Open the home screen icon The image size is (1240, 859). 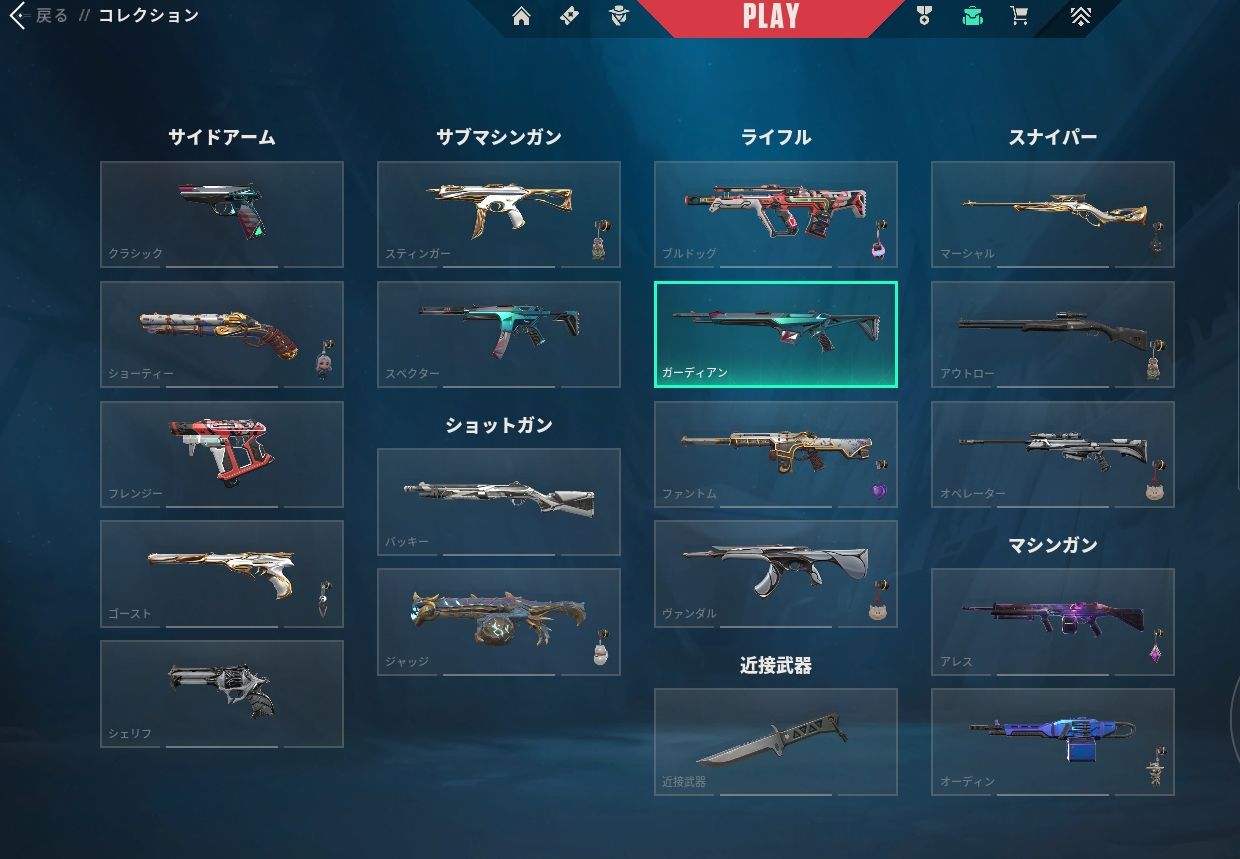[521, 16]
